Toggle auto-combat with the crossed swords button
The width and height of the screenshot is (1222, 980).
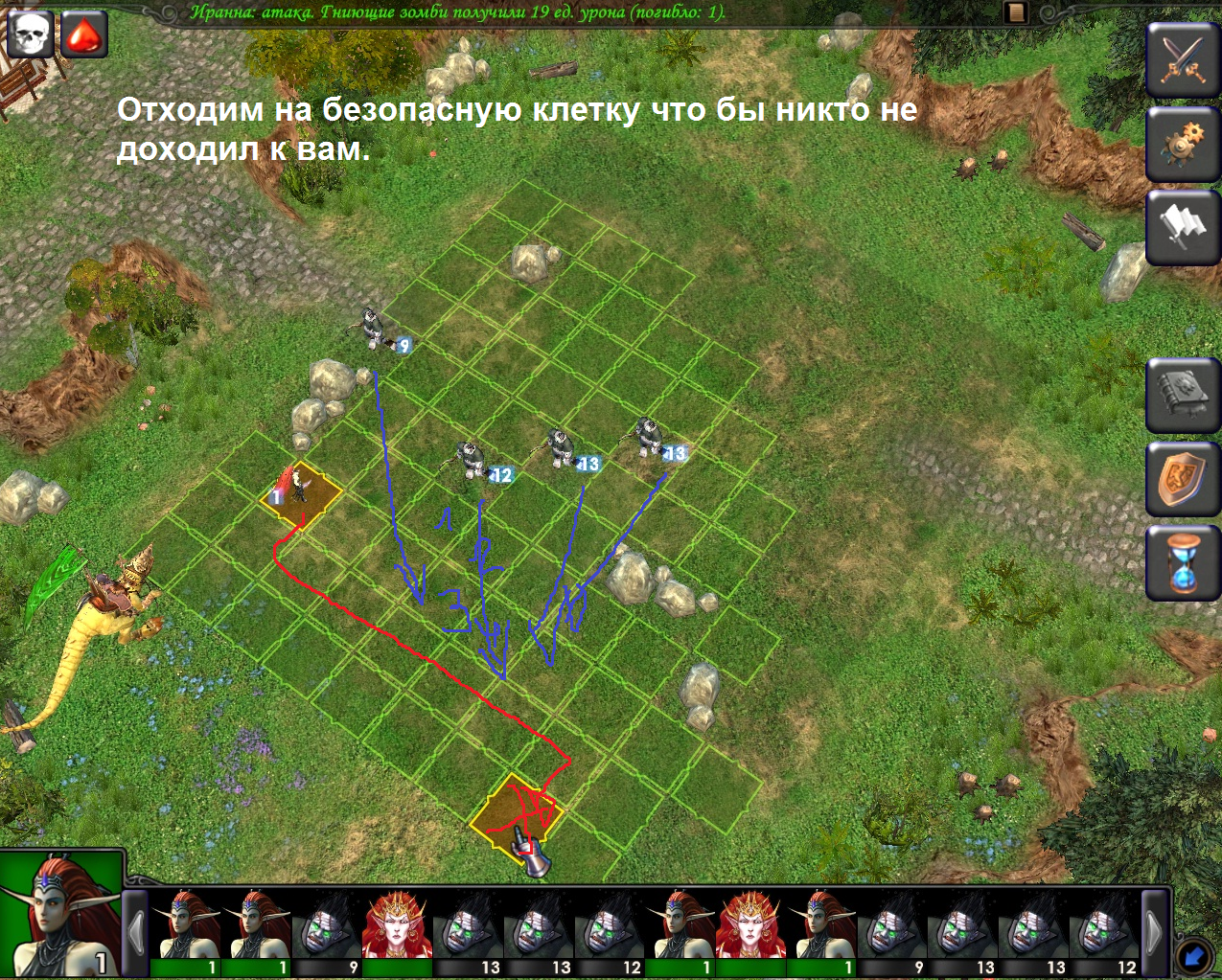[1184, 58]
